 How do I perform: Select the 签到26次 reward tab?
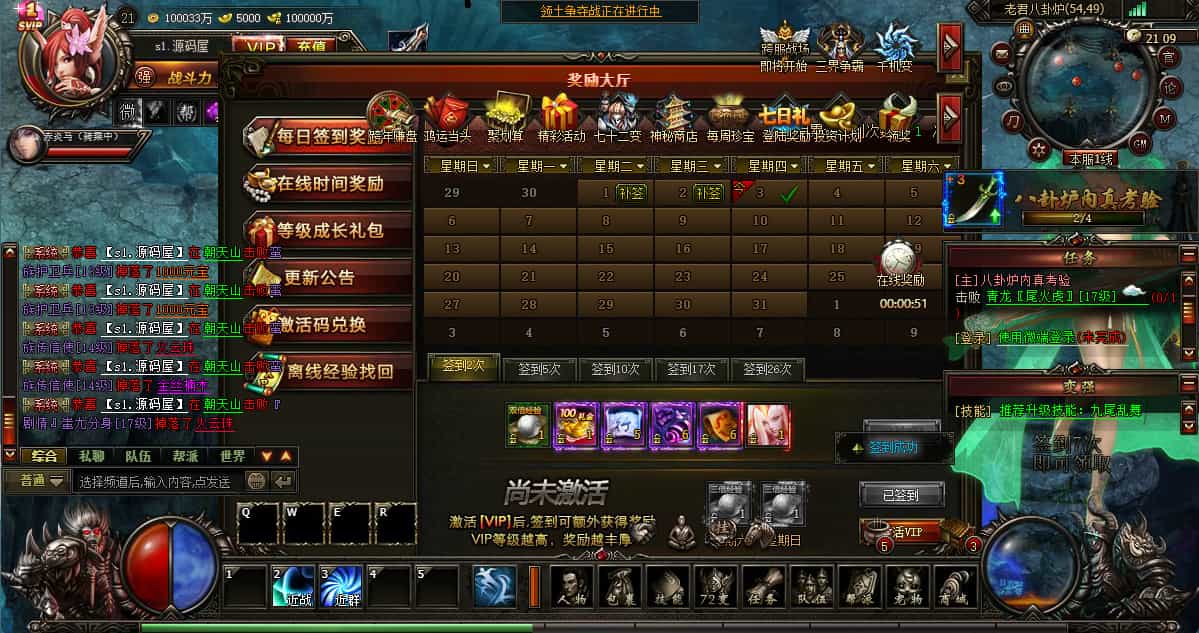point(767,369)
